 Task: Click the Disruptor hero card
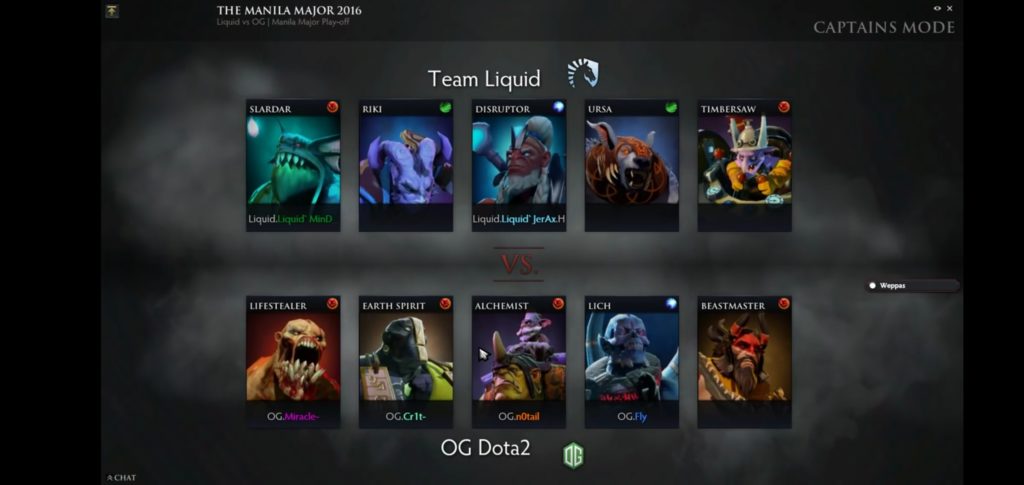click(x=519, y=161)
